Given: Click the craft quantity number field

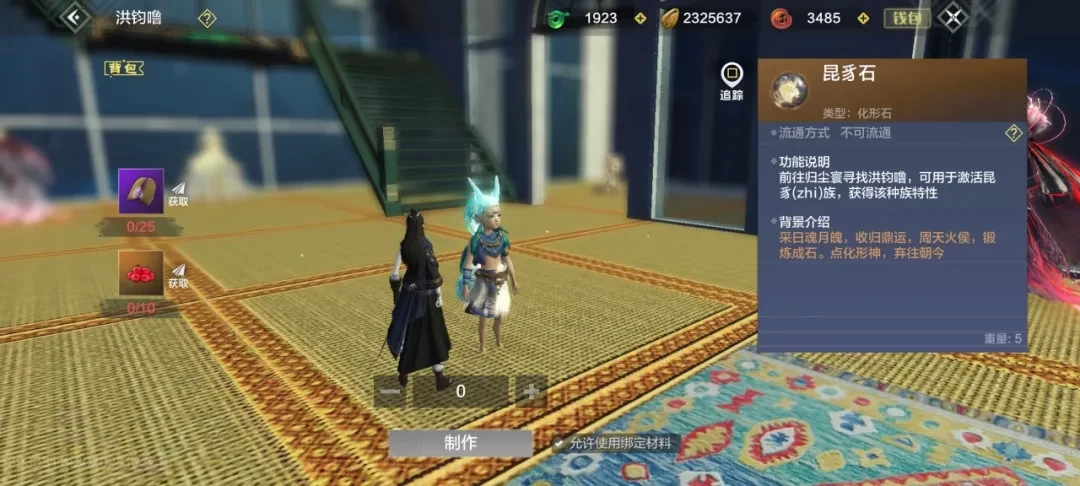Looking at the screenshot, I should (x=461, y=391).
